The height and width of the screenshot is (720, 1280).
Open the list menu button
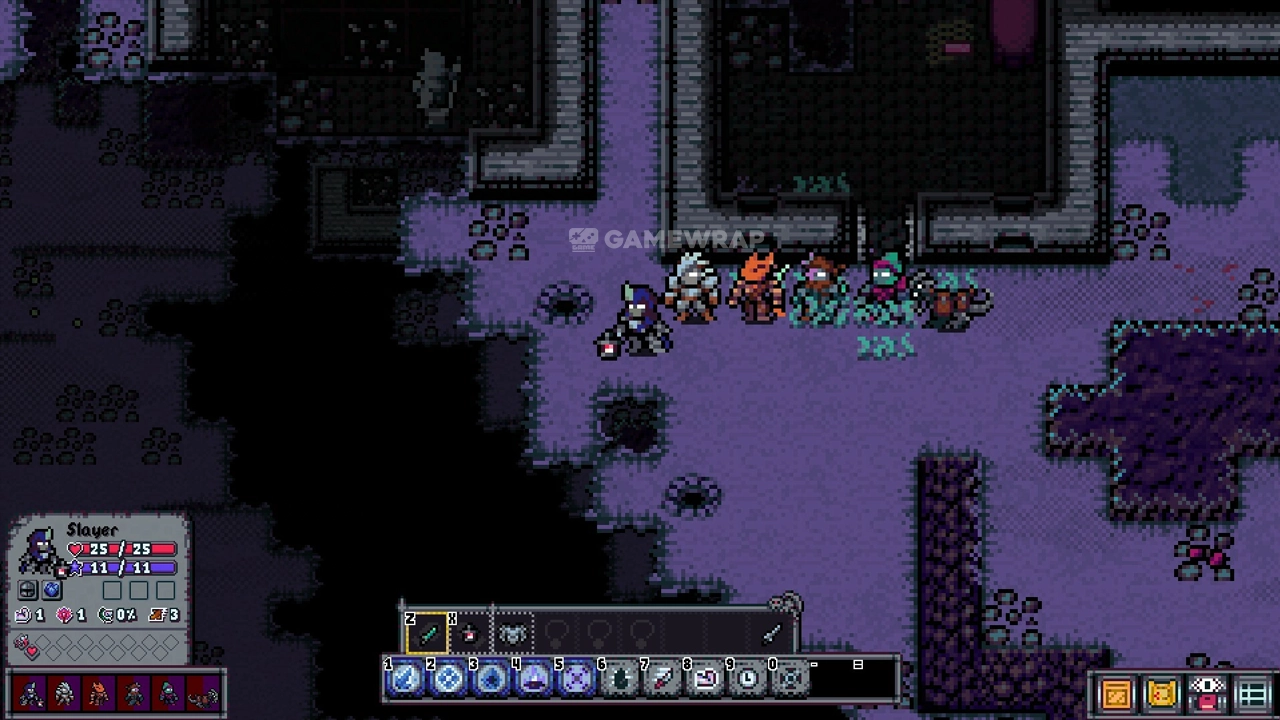1254,693
